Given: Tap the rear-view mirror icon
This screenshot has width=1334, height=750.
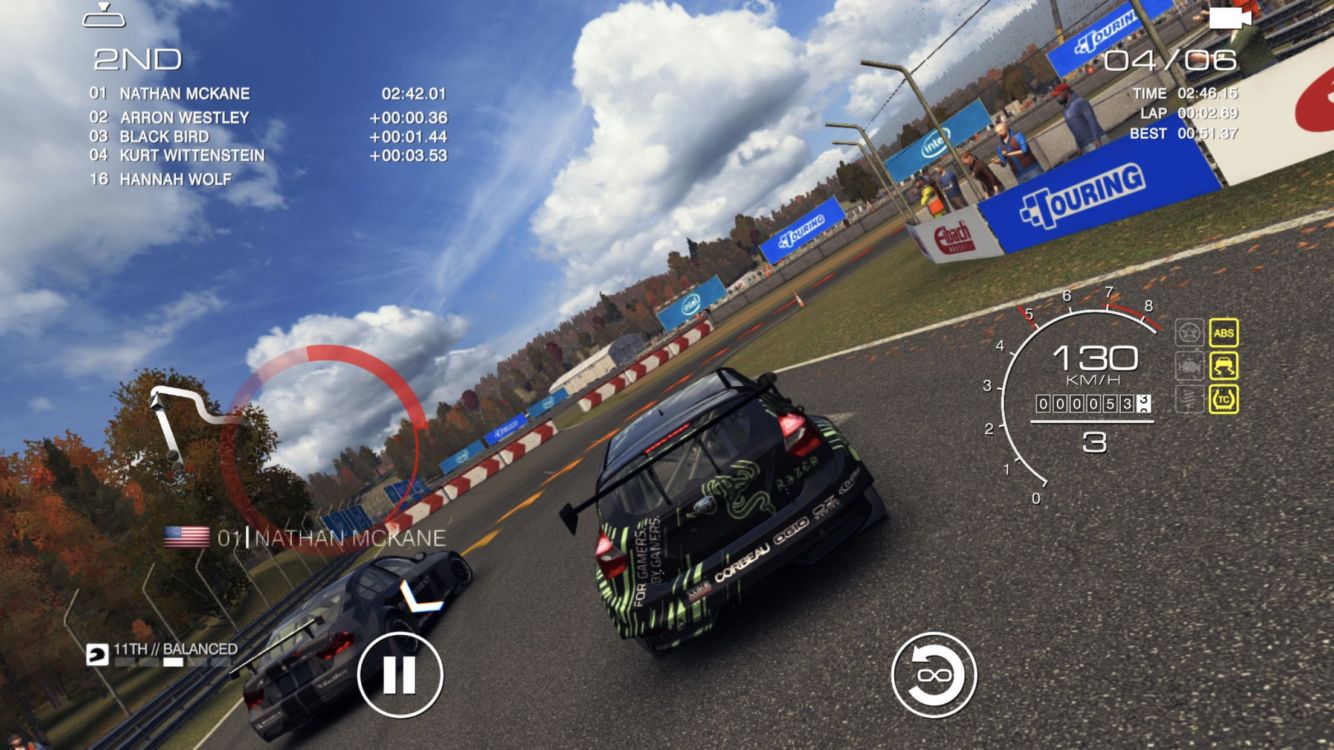Looking at the screenshot, I should [103, 16].
